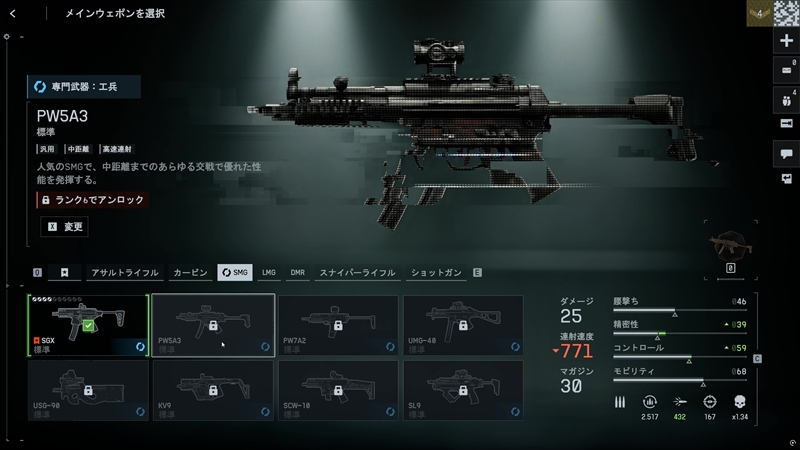Switch to the LMG tab
This screenshot has height=450, width=800.
coord(269,272)
